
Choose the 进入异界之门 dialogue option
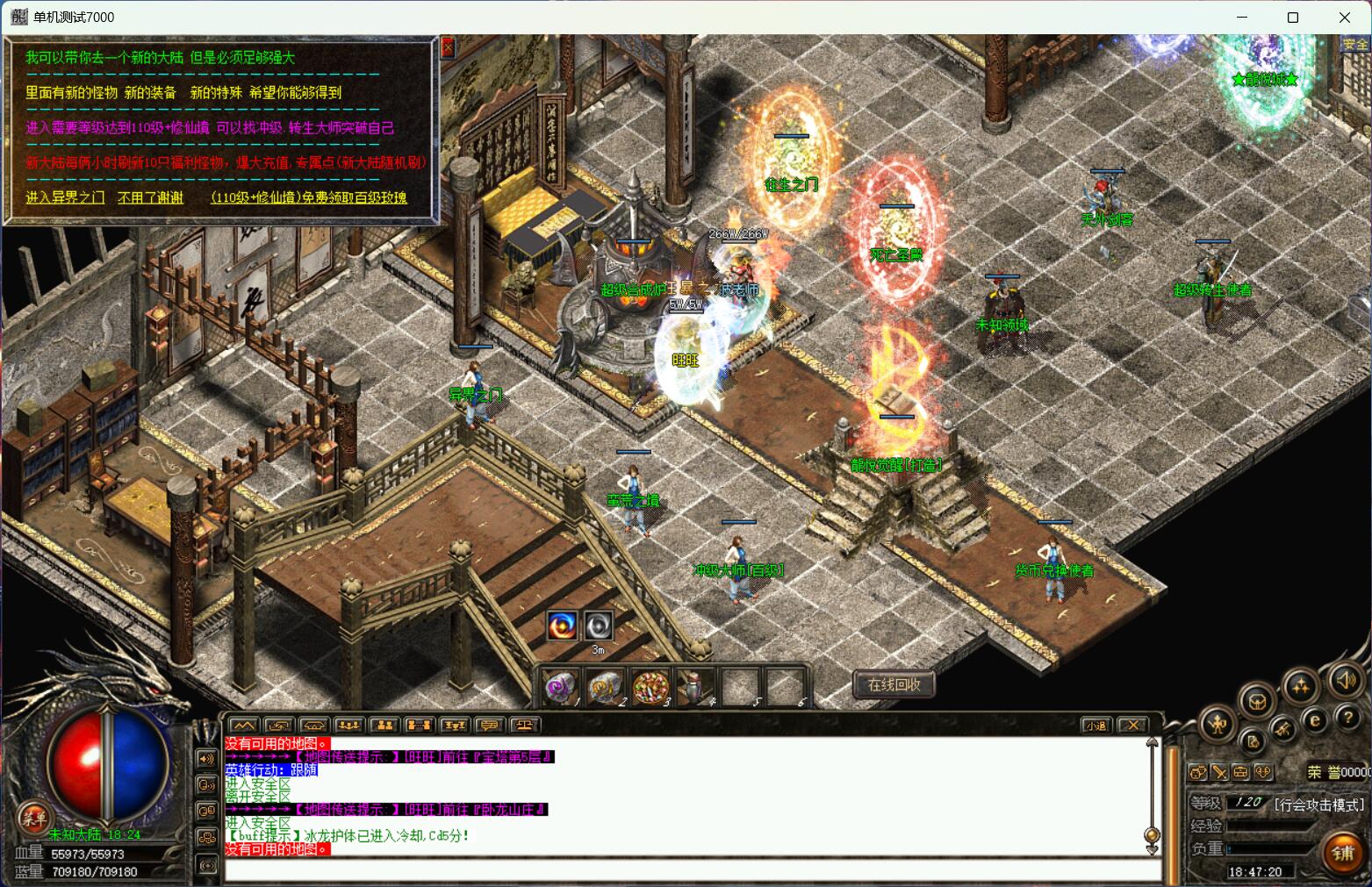point(65,197)
